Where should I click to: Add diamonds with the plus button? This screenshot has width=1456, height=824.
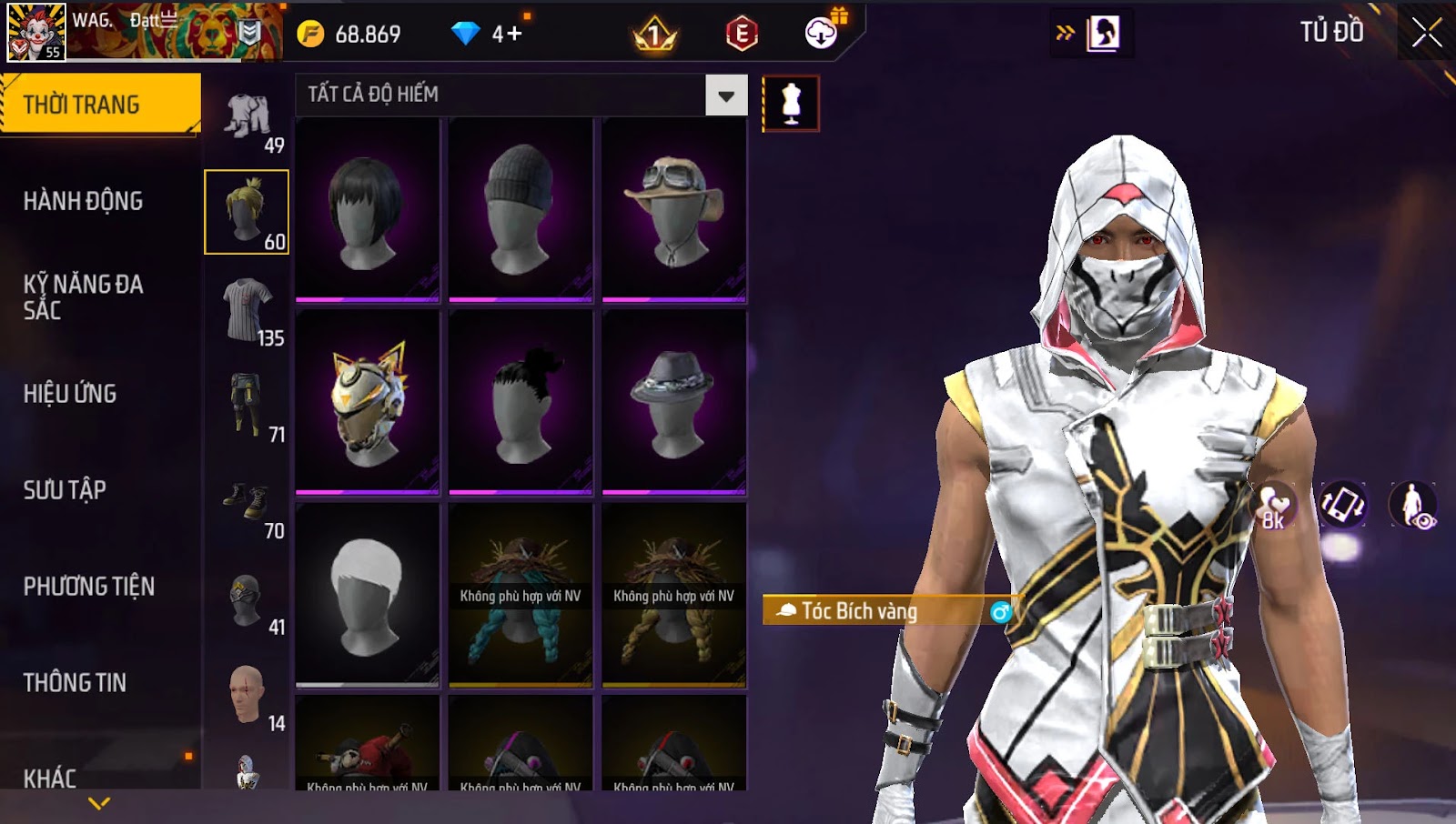[x=515, y=35]
